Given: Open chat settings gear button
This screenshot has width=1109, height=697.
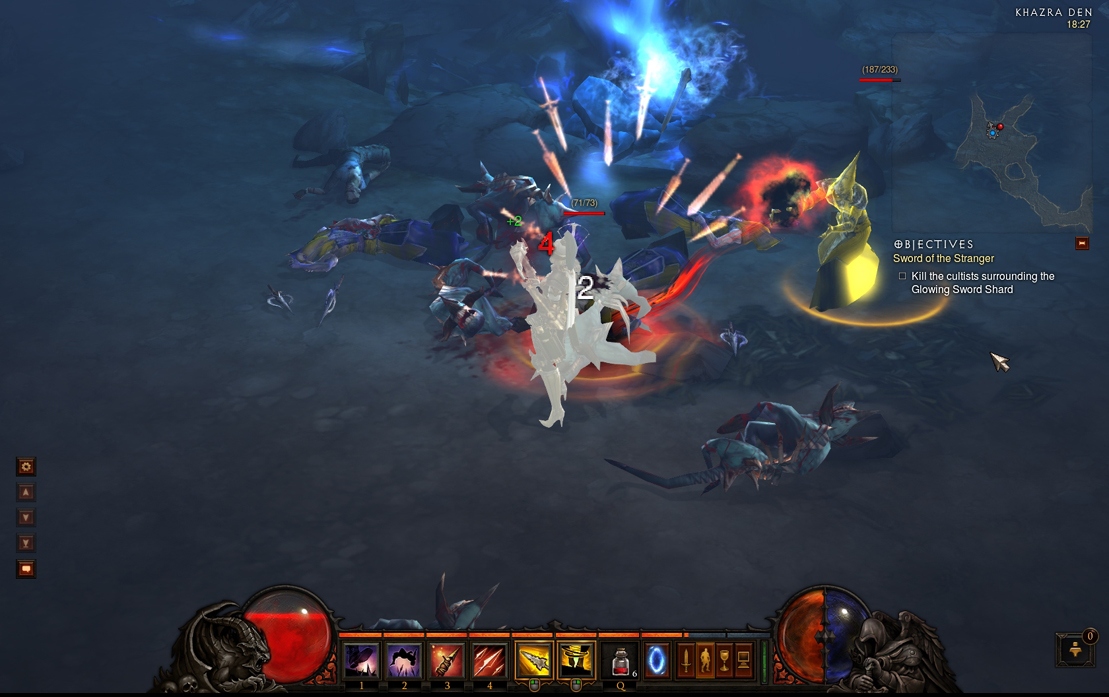Looking at the screenshot, I should 26,466.
